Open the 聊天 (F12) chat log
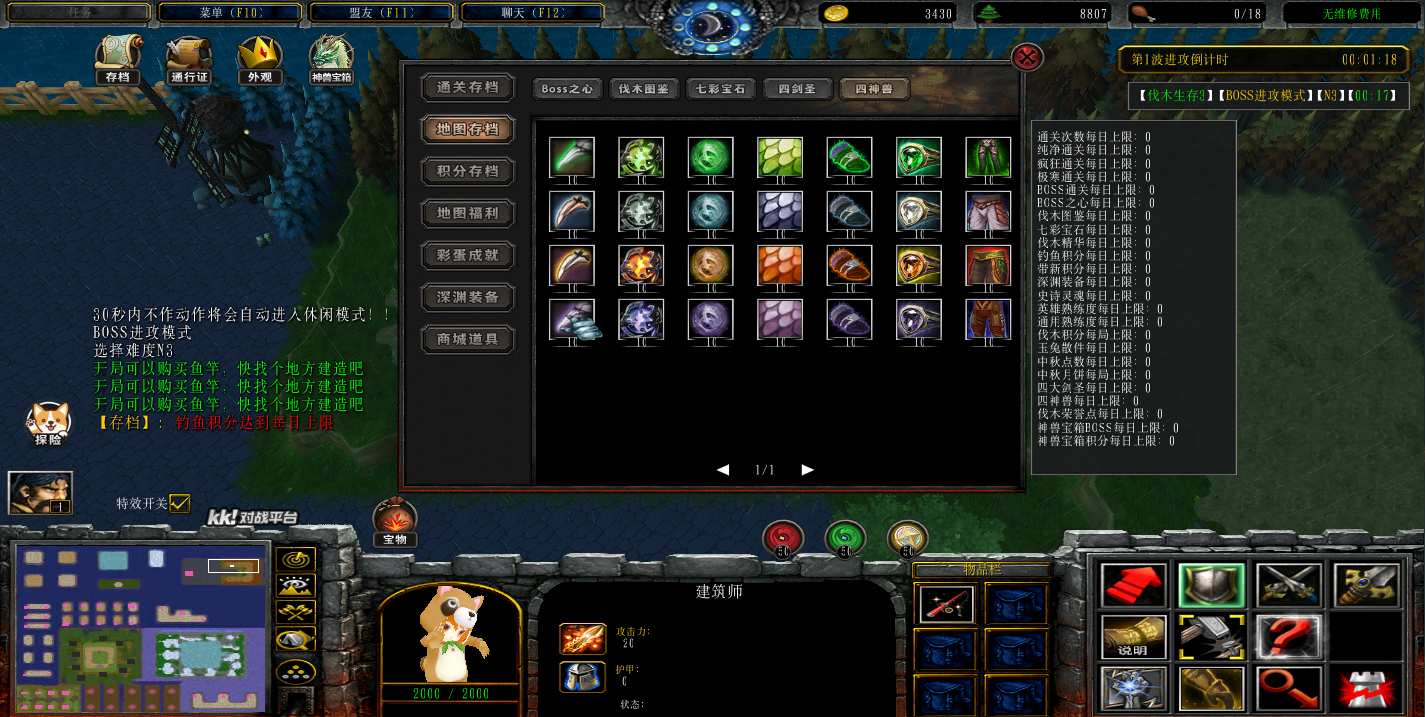This screenshot has height=717, width=1425. pos(533,13)
